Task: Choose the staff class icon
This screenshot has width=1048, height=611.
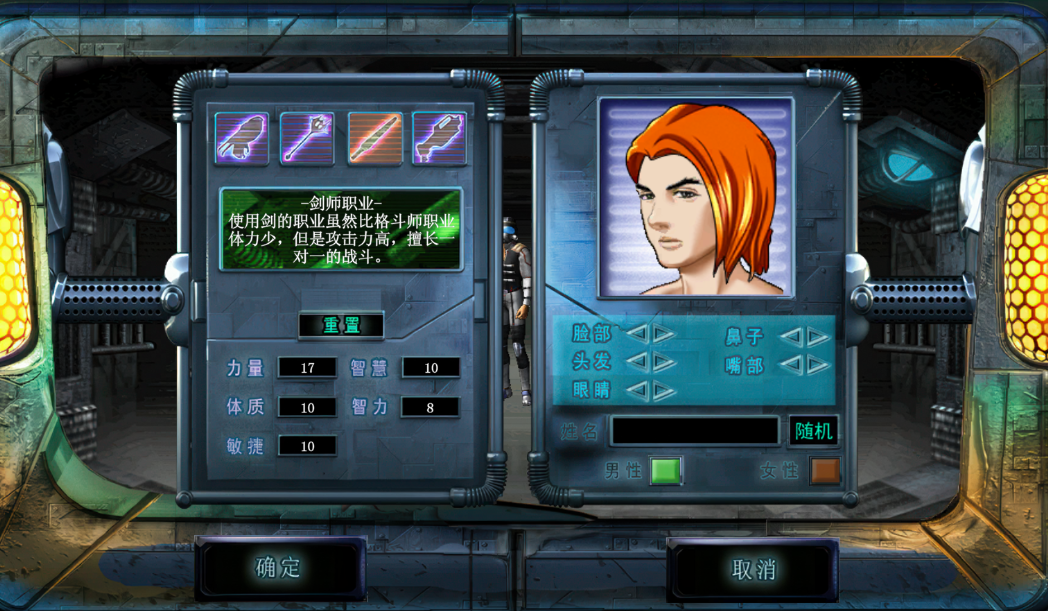Action: [x=307, y=138]
